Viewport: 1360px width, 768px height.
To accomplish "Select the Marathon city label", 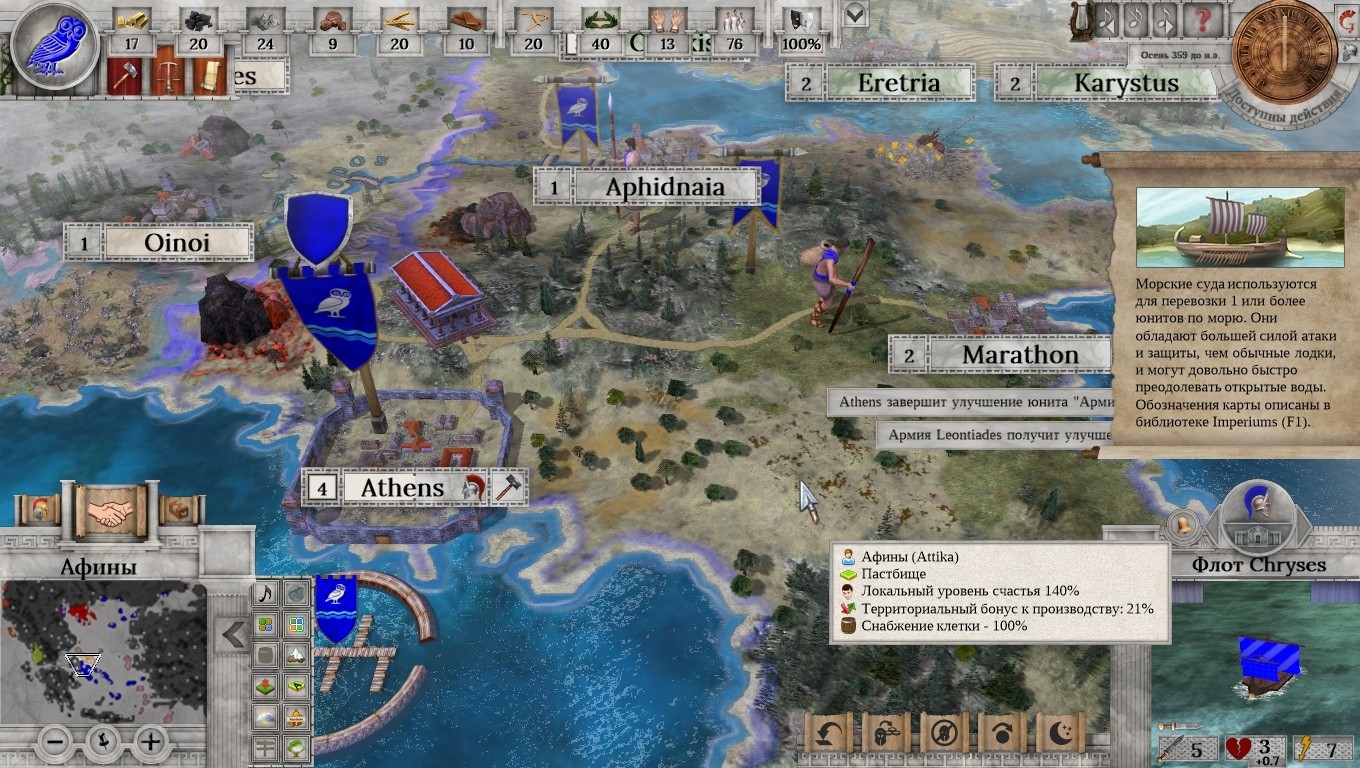I will 1019,355.
